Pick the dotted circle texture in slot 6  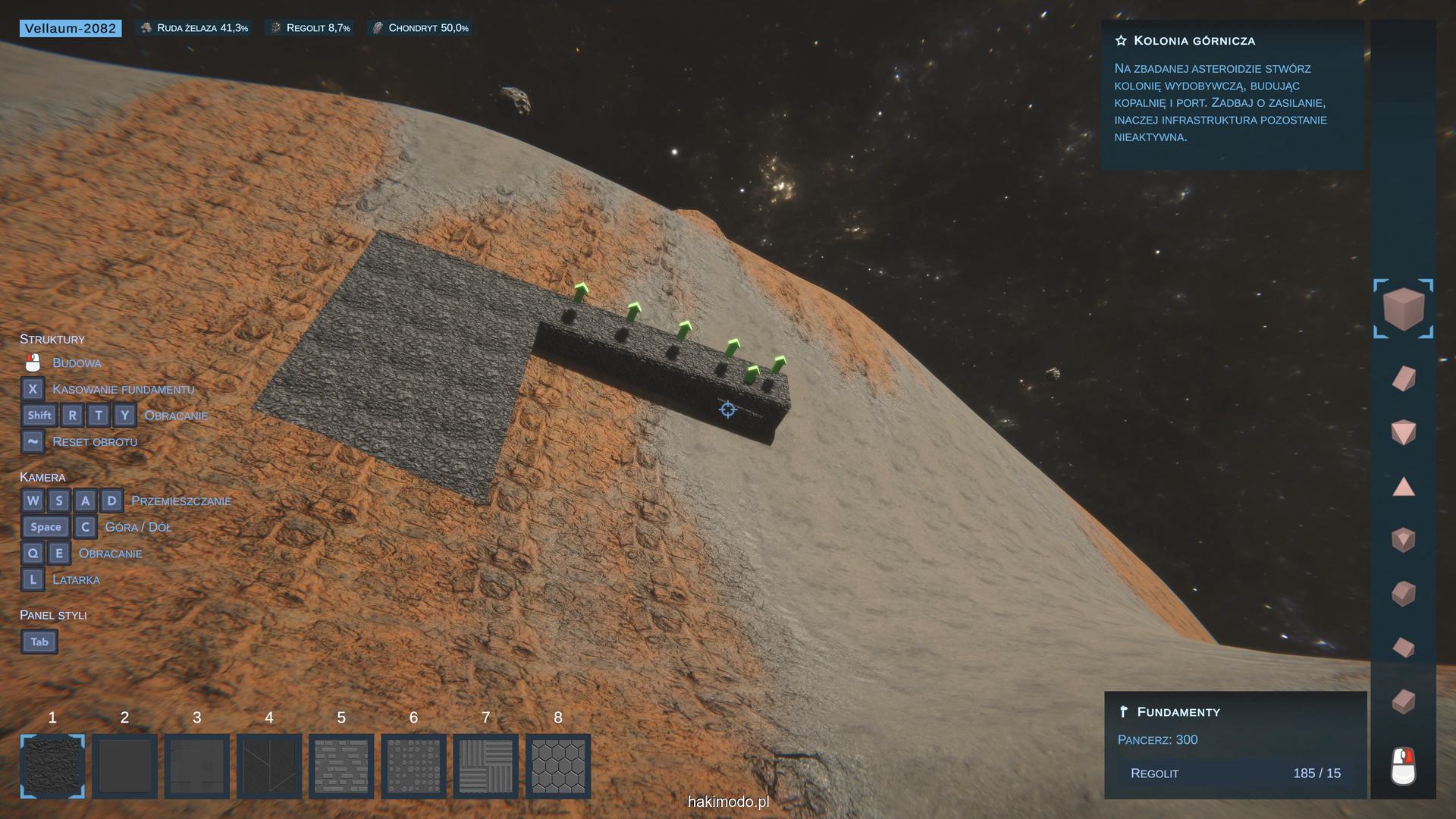click(x=413, y=766)
